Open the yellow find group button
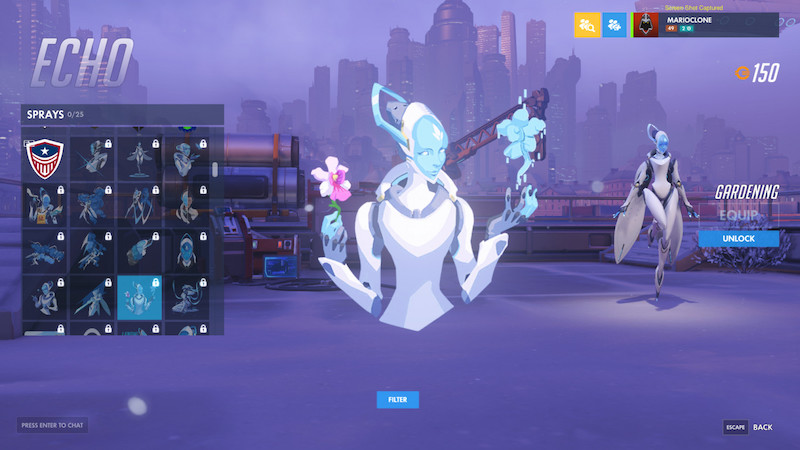 587,25
